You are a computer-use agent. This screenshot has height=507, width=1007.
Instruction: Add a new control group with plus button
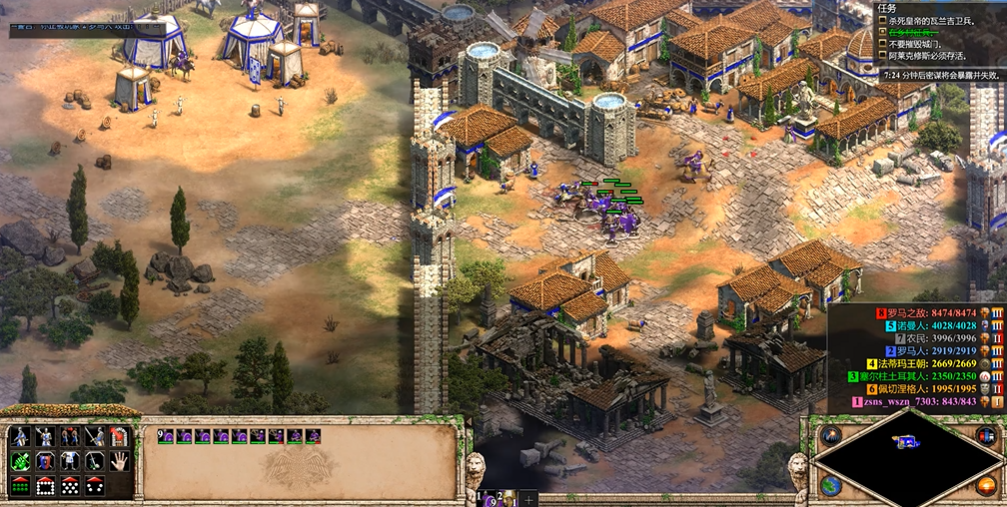tap(529, 498)
